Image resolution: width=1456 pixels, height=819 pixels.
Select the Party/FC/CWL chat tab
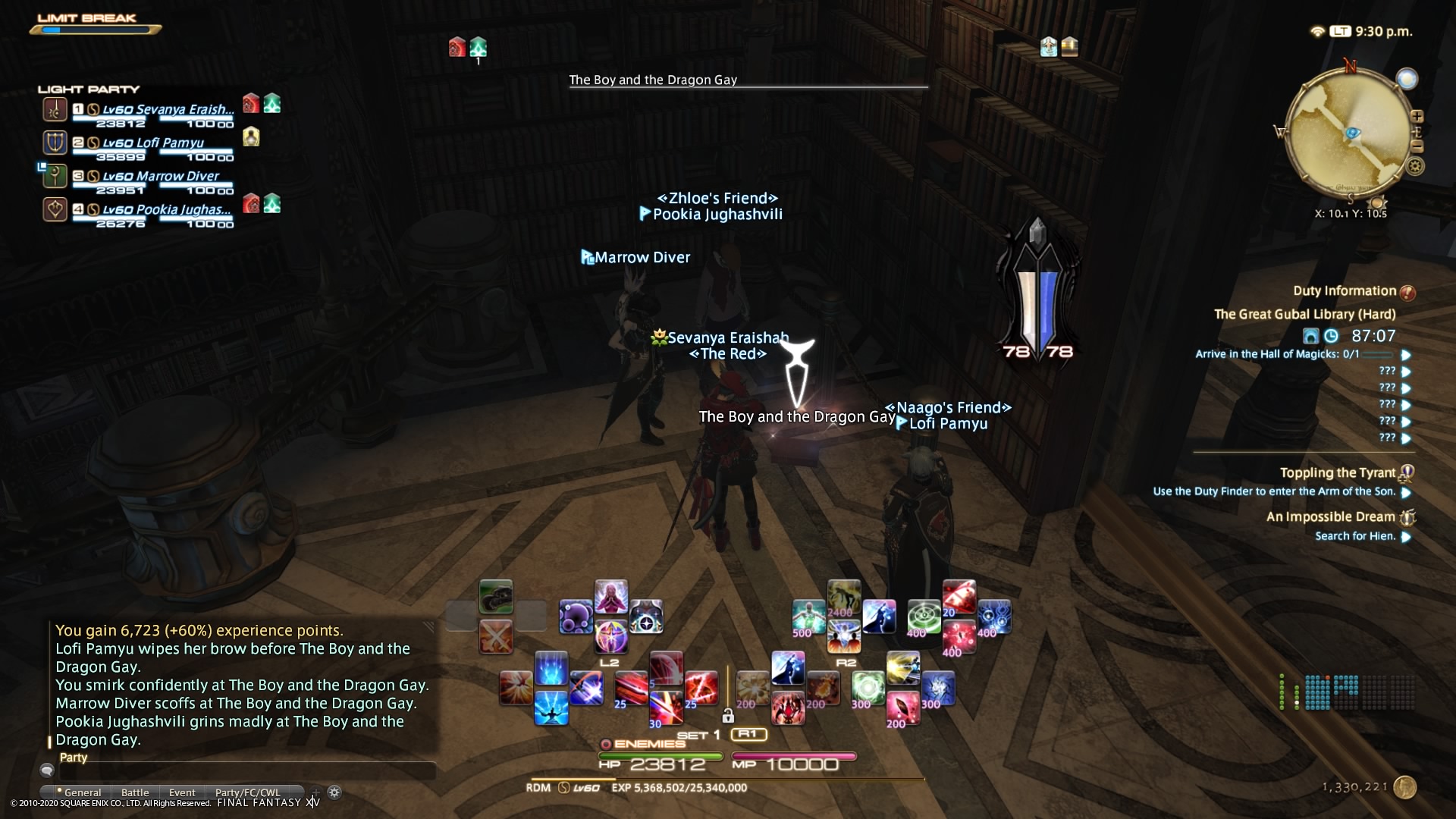[247, 792]
